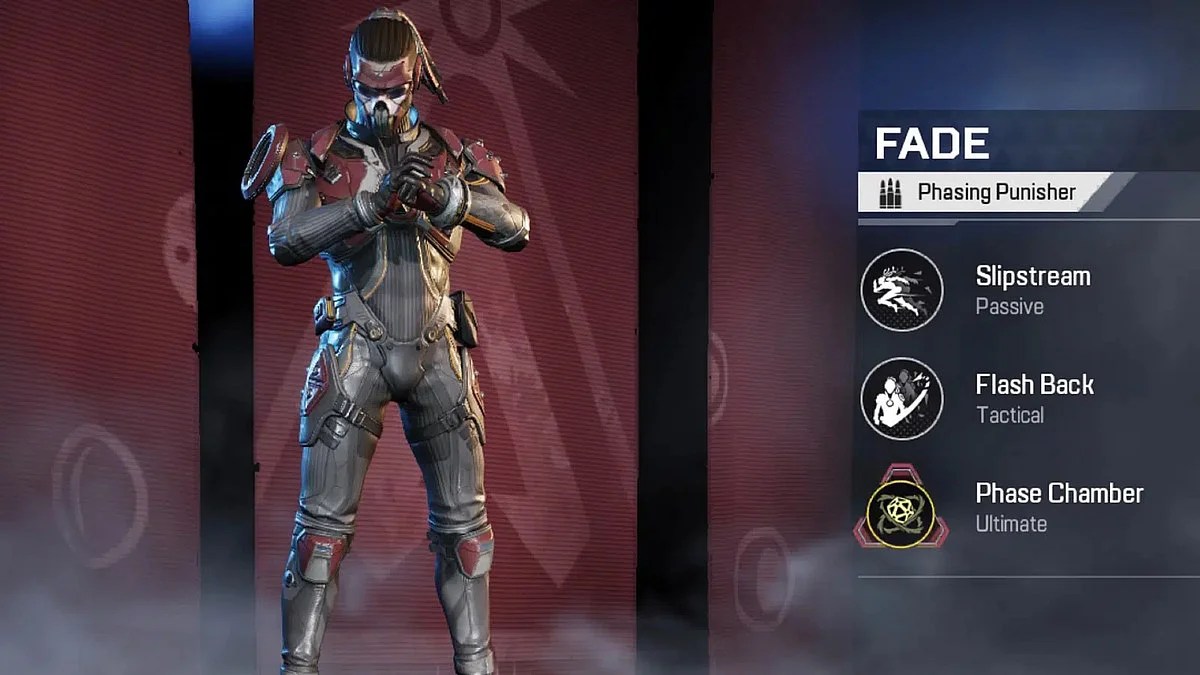Open the Flash Back tactical ability icon
The width and height of the screenshot is (1200, 675).
[902, 399]
